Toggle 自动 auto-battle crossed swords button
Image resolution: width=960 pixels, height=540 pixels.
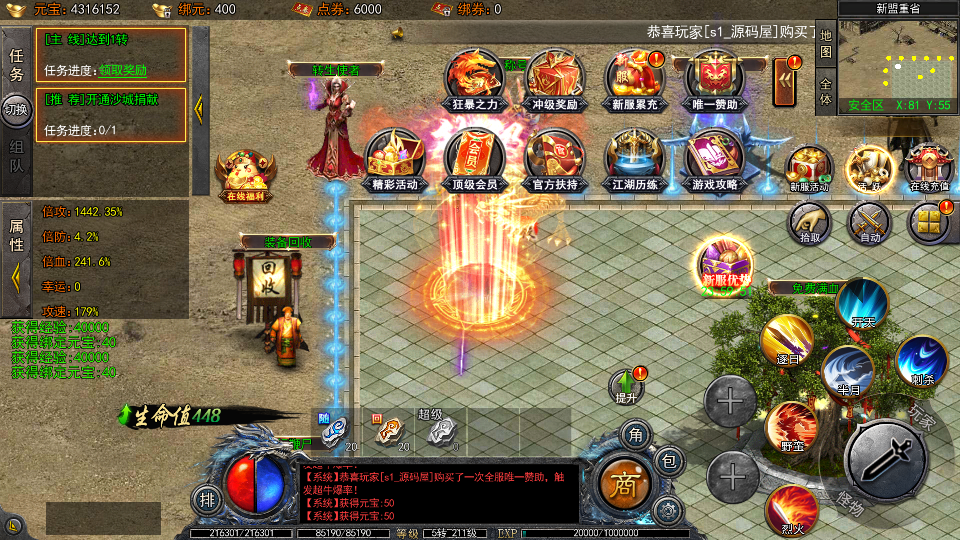[869, 222]
